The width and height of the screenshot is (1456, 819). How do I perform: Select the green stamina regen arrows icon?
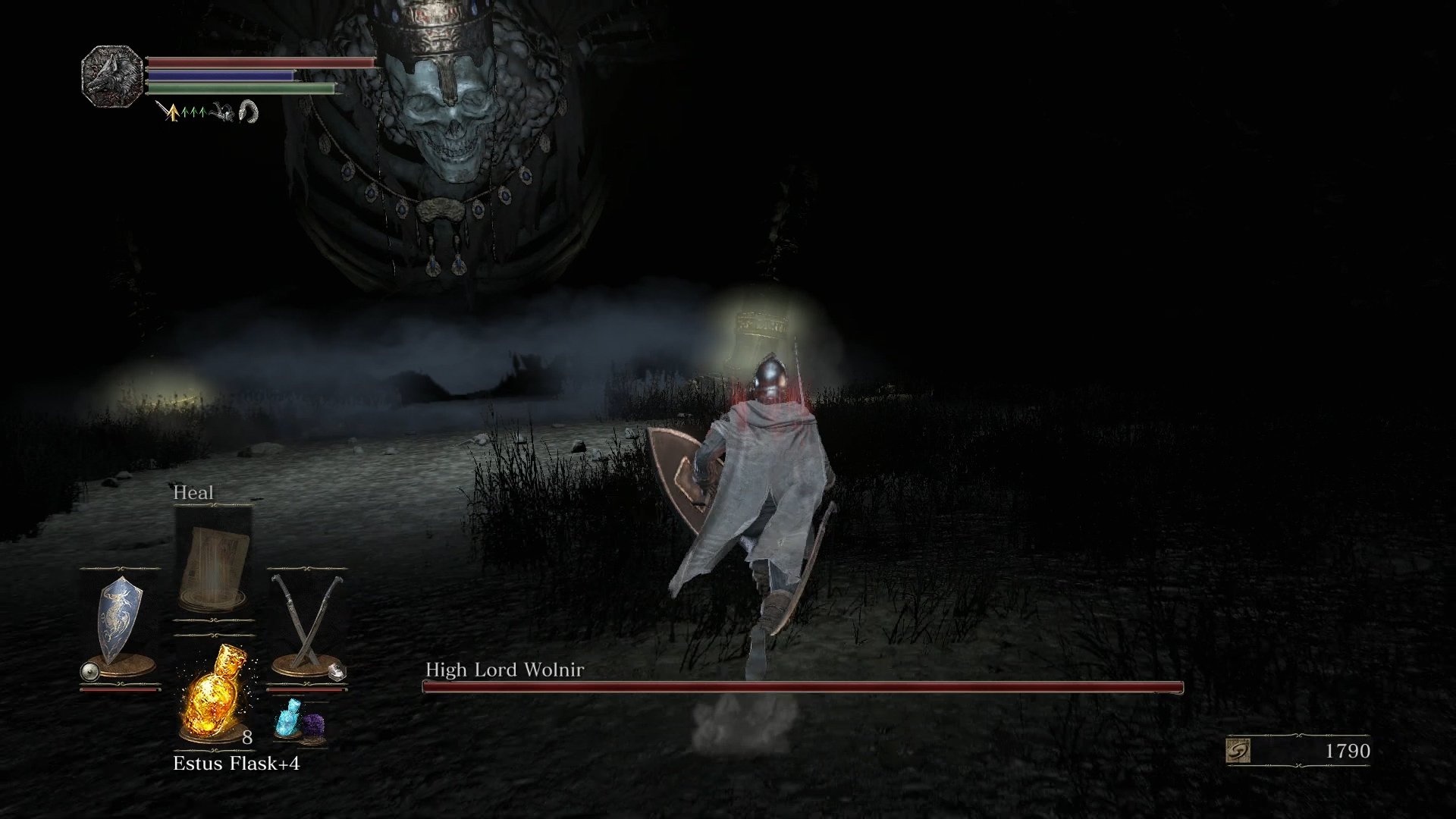pos(193,111)
